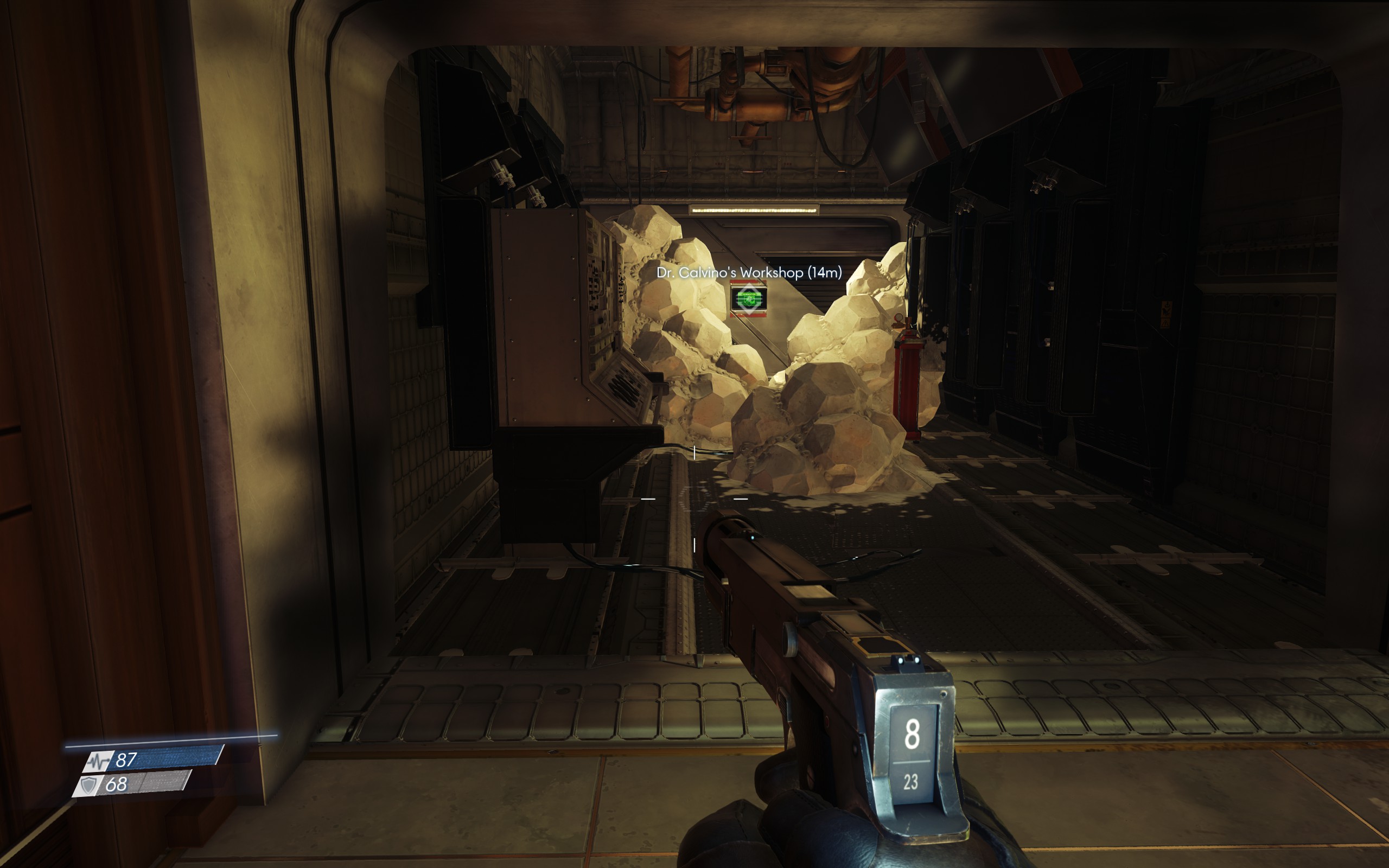Image resolution: width=1389 pixels, height=868 pixels.
Task: Click the shield suit-integrity icon
Action: click(x=89, y=784)
